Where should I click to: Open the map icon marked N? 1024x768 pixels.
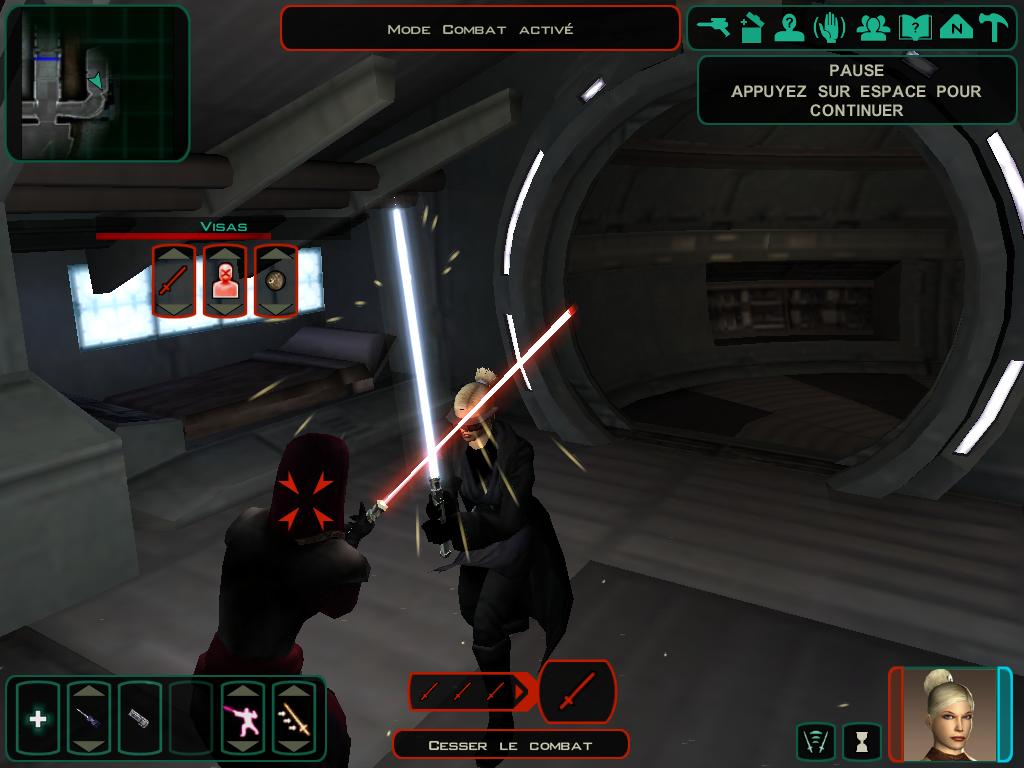[956, 28]
